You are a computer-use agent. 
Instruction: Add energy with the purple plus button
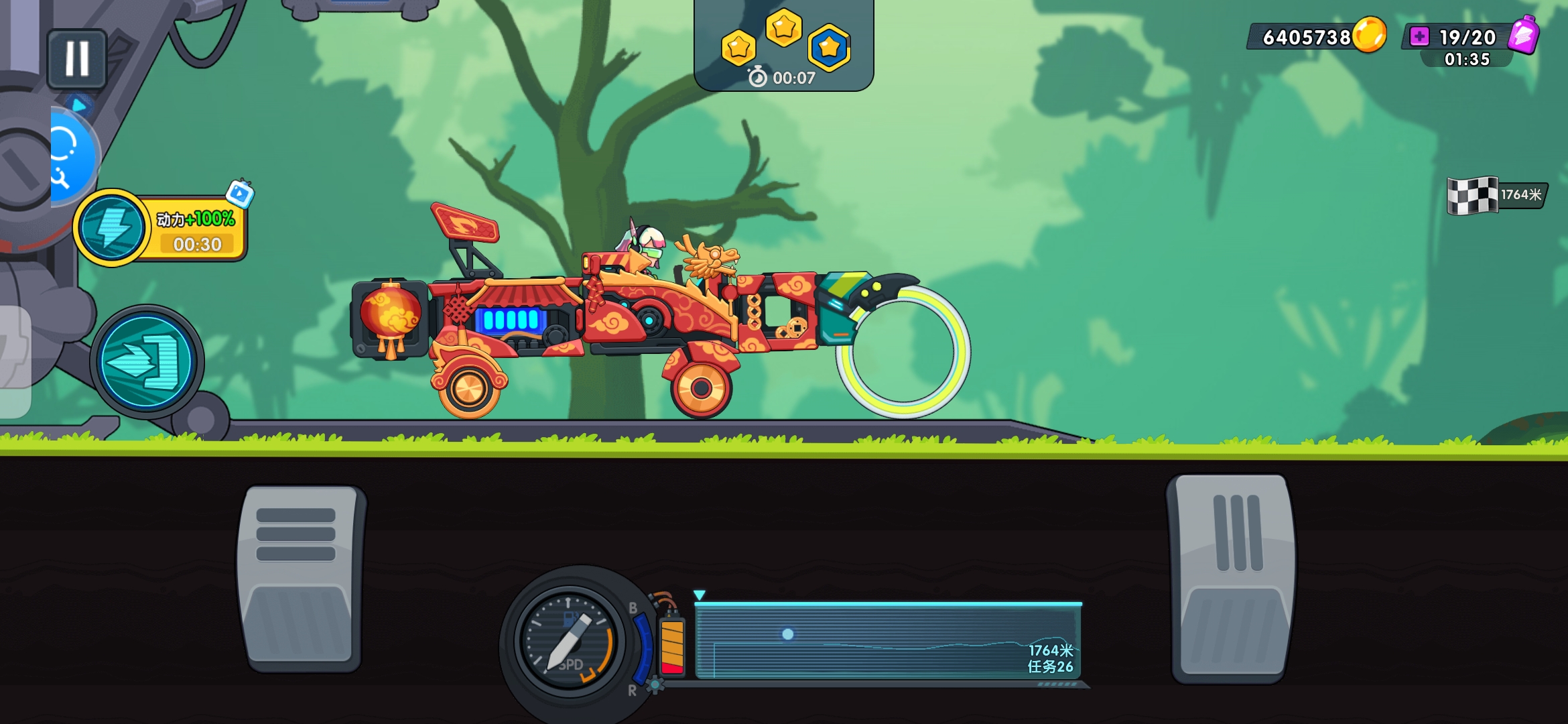(1419, 36)
